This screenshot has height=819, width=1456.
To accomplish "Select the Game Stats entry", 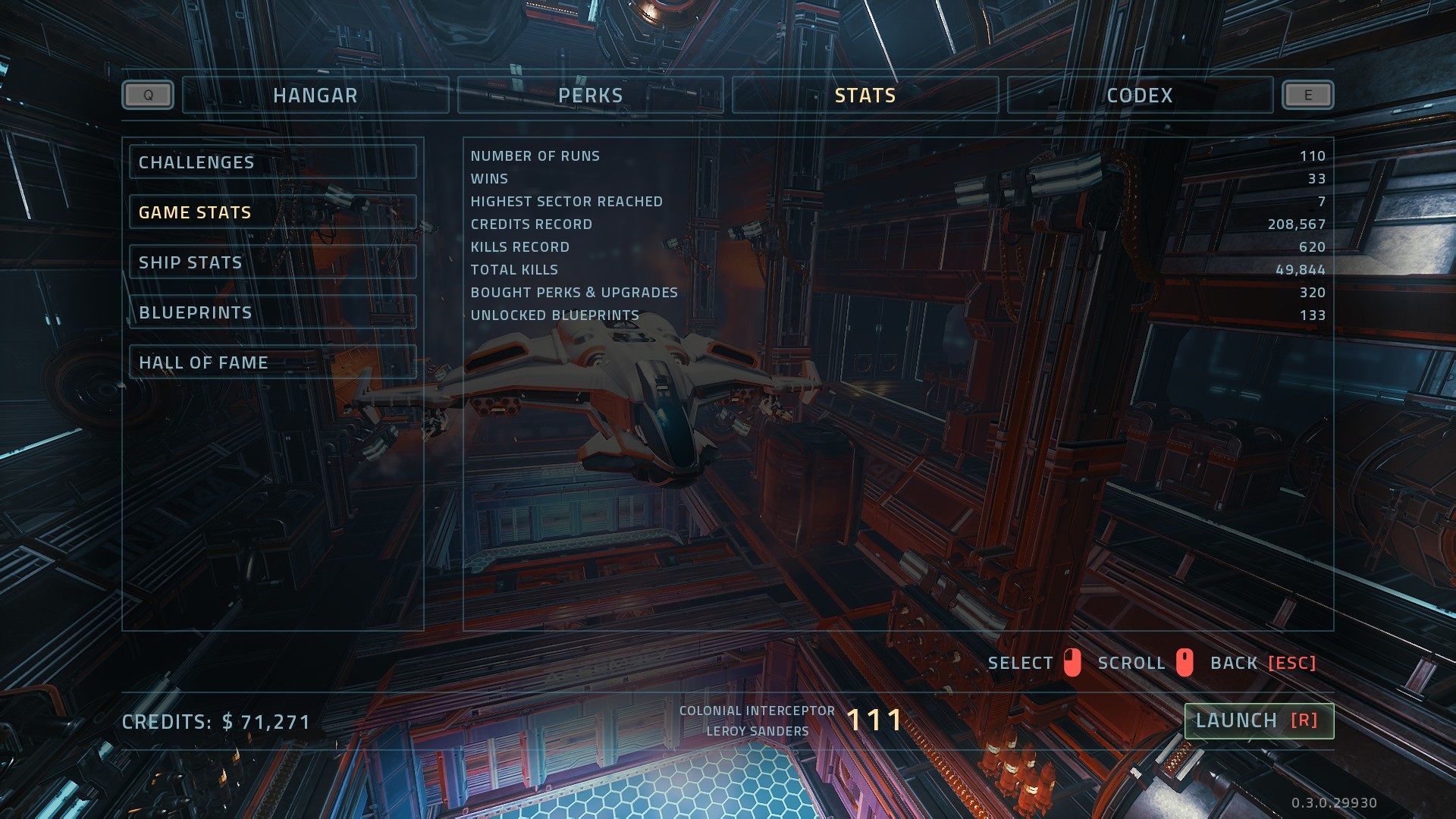I will coord(272,212).
